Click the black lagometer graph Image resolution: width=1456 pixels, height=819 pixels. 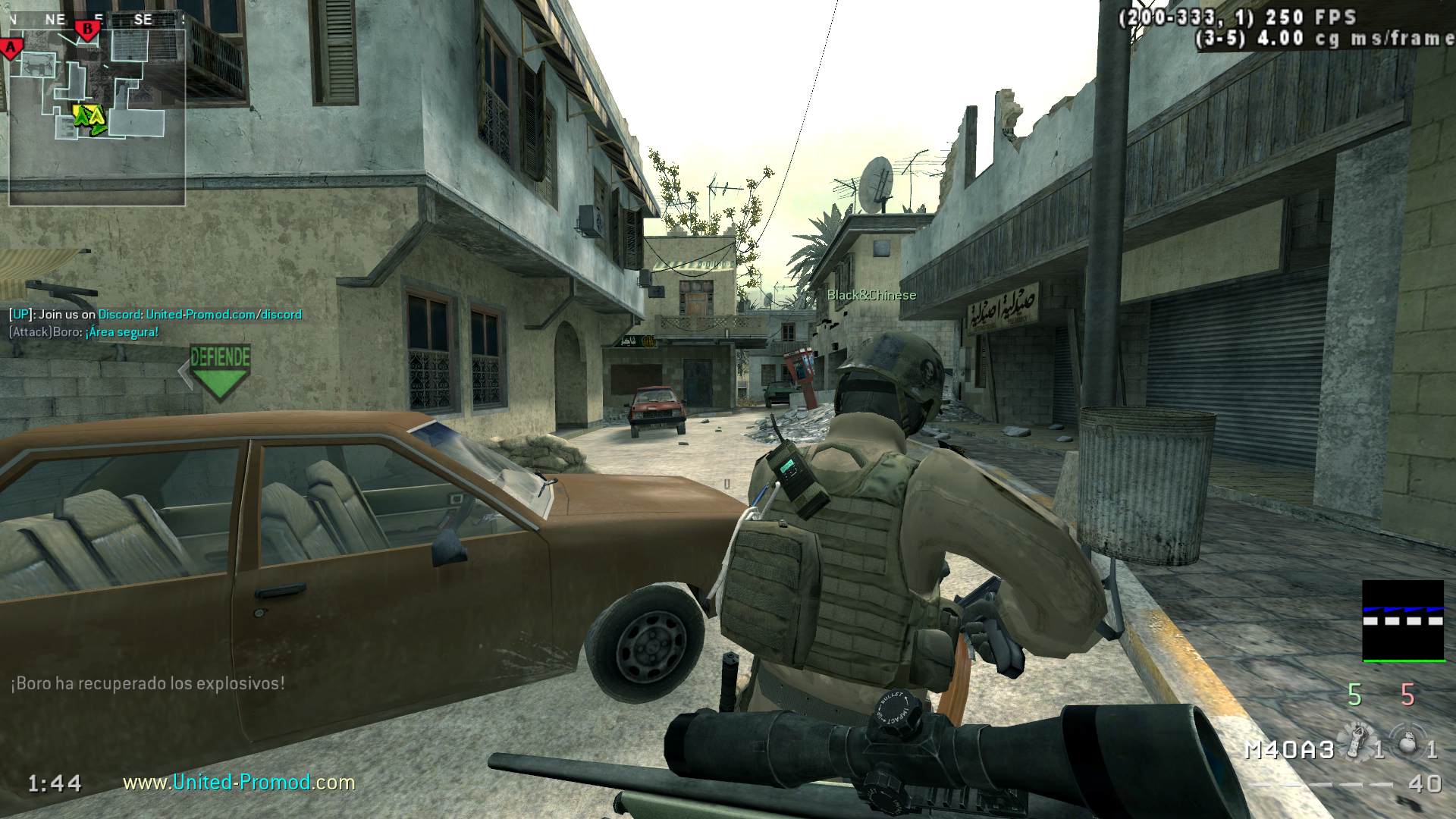coord(1403,620)
